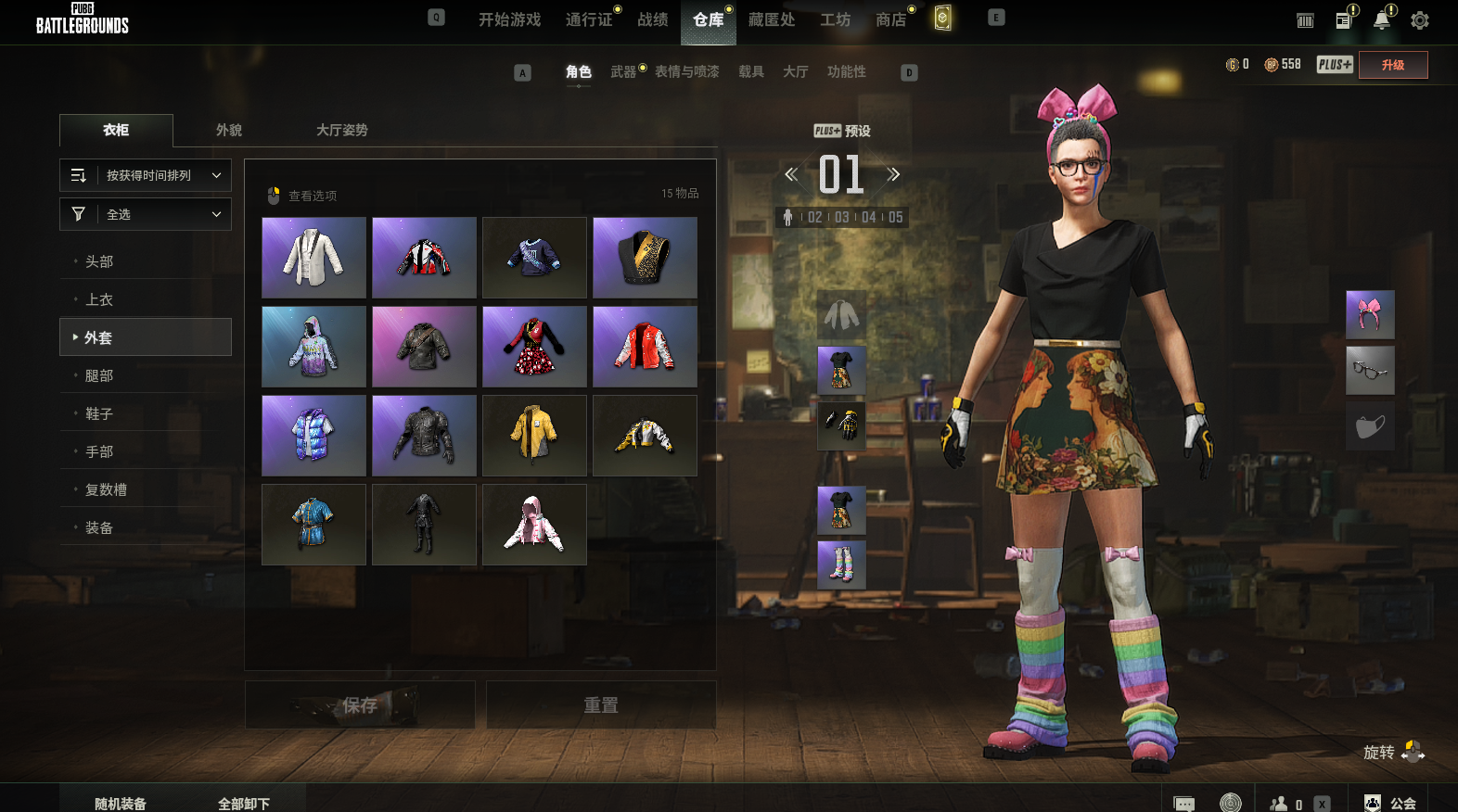Open the 开始游戏 start game tab
1458x812 pixels.
pyautogui.click(x=509, y=19)
